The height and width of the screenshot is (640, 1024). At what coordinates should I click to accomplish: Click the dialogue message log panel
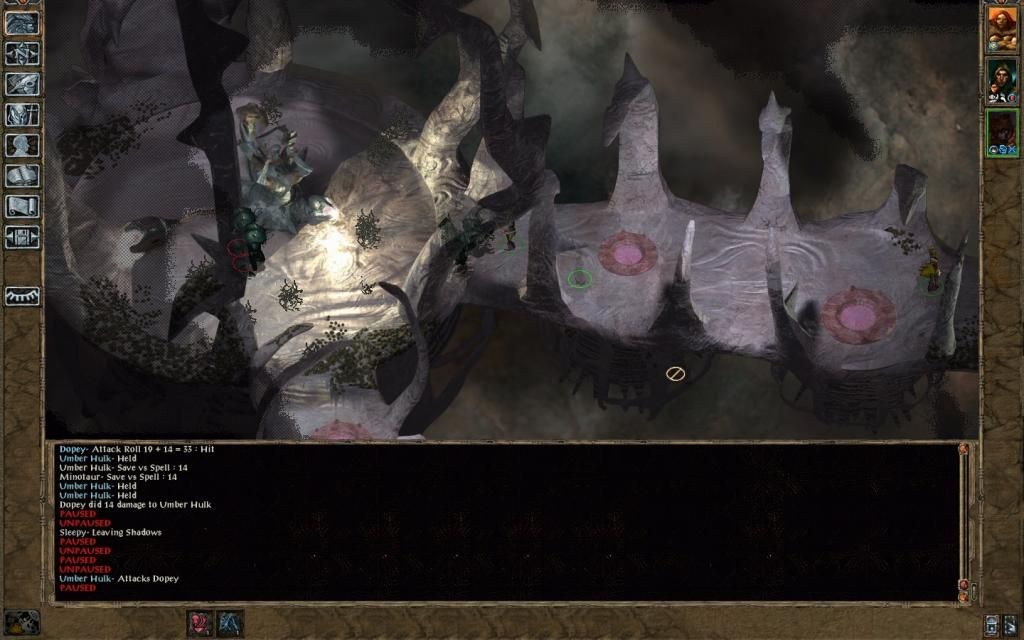pos(500,520)
